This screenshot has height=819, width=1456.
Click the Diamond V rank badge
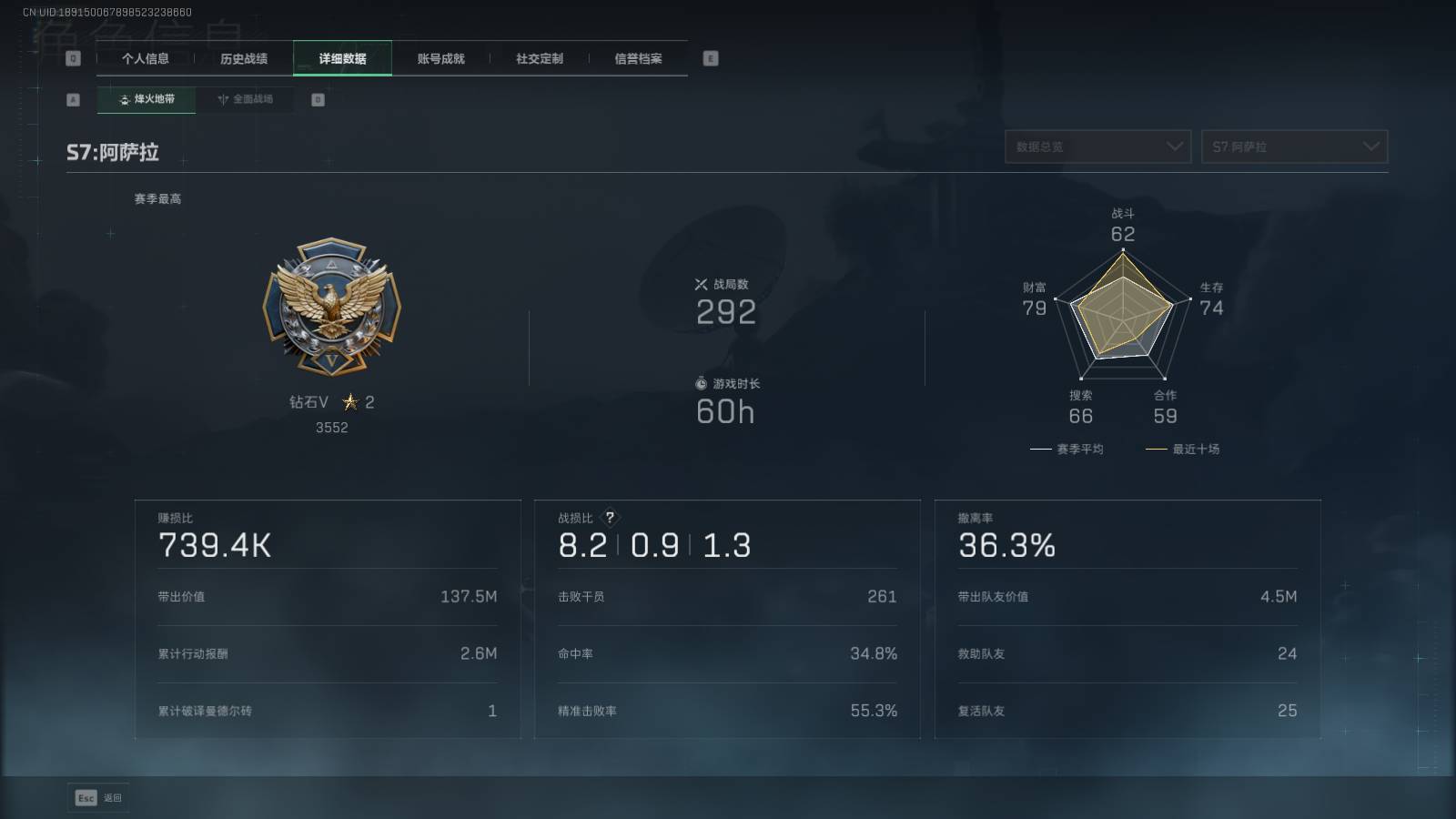tap(331, 307)
